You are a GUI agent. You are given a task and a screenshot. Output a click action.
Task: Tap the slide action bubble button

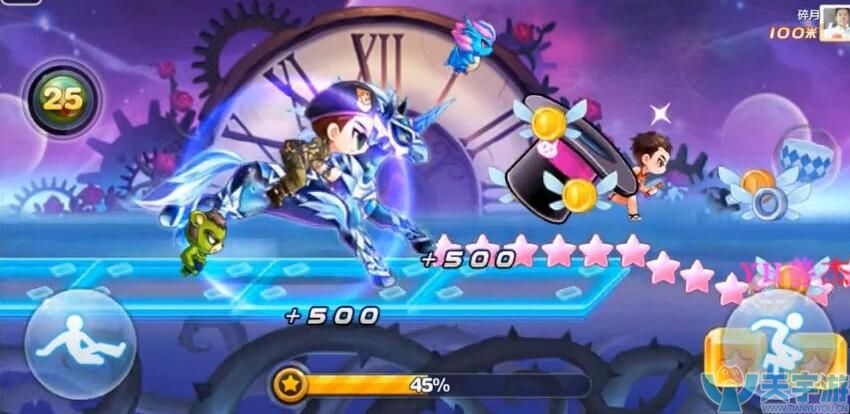pyautogui.click(x=80, y=344)
